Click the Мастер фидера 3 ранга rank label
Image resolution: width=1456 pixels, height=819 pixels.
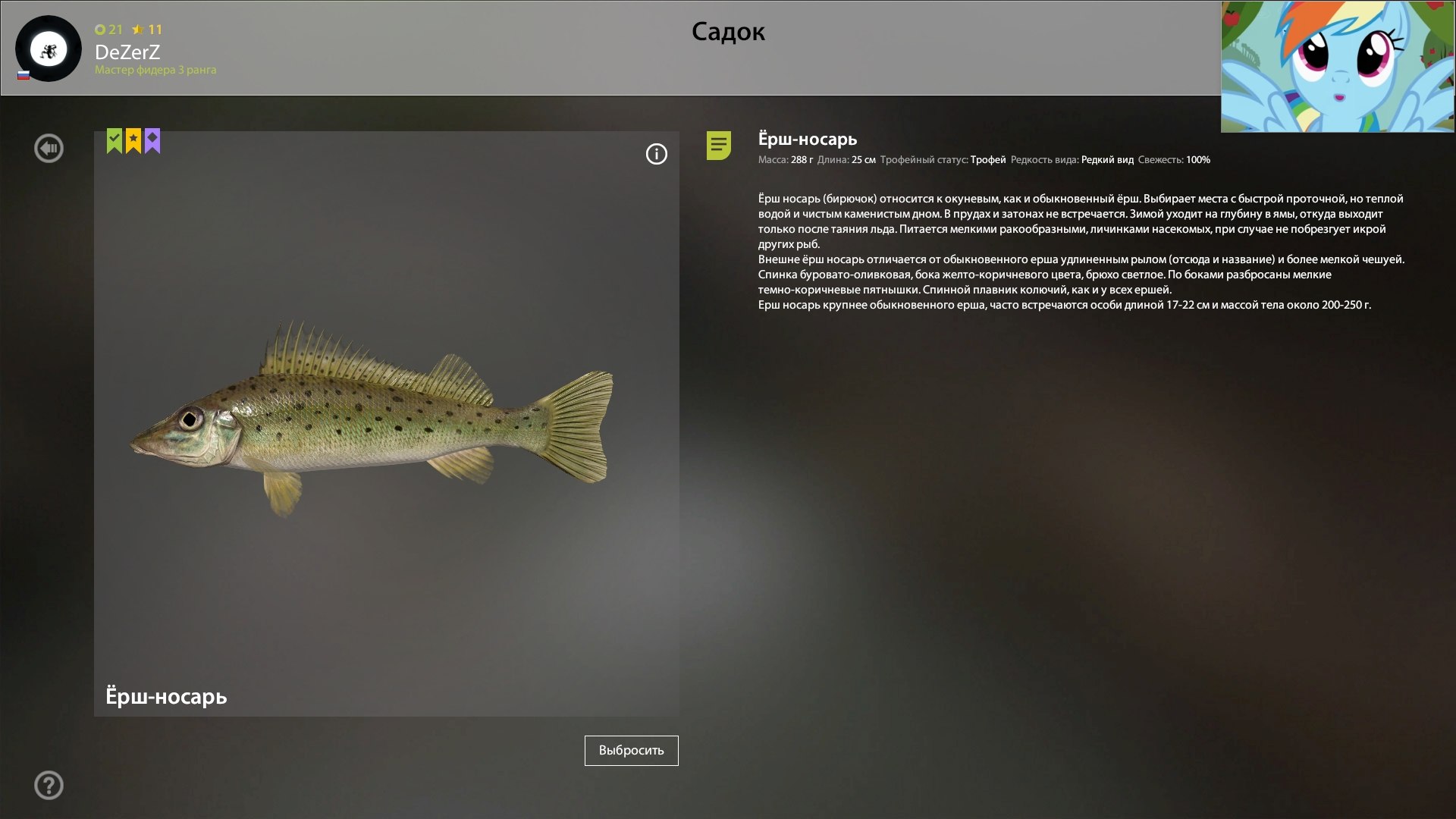(x=155, y=71)
